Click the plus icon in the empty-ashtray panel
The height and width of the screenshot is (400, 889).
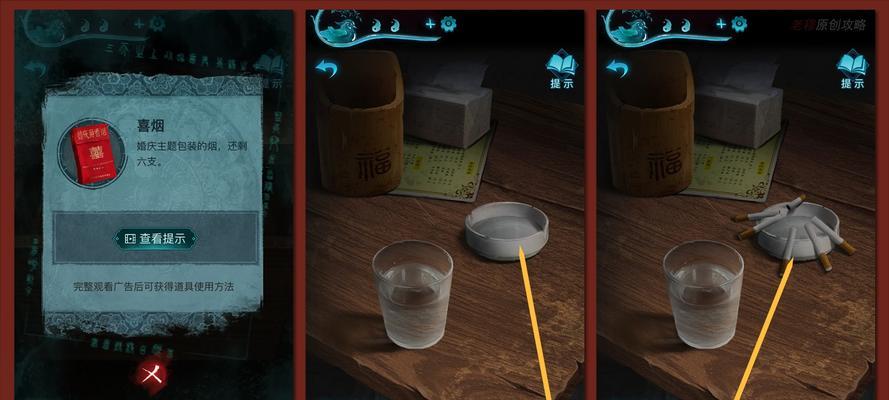click(430, 23)
